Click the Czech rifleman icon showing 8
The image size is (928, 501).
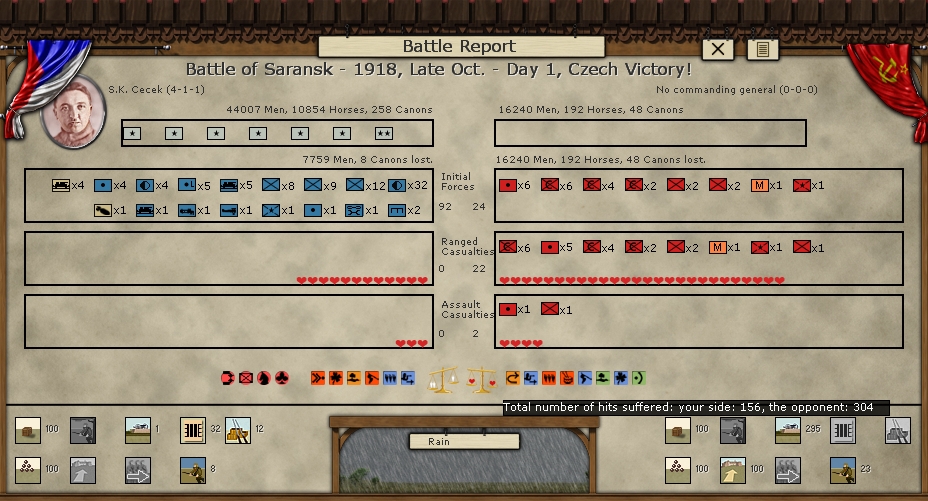point(193,469)
